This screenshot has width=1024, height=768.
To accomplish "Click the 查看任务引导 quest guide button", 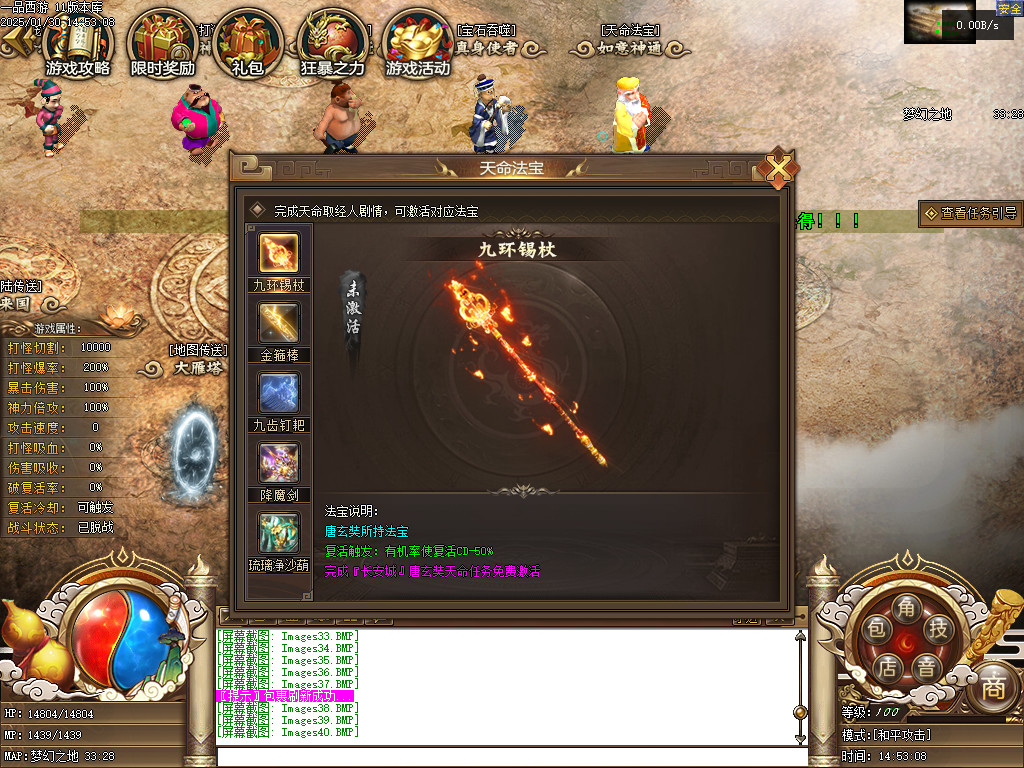I will (x=970, y=213).
